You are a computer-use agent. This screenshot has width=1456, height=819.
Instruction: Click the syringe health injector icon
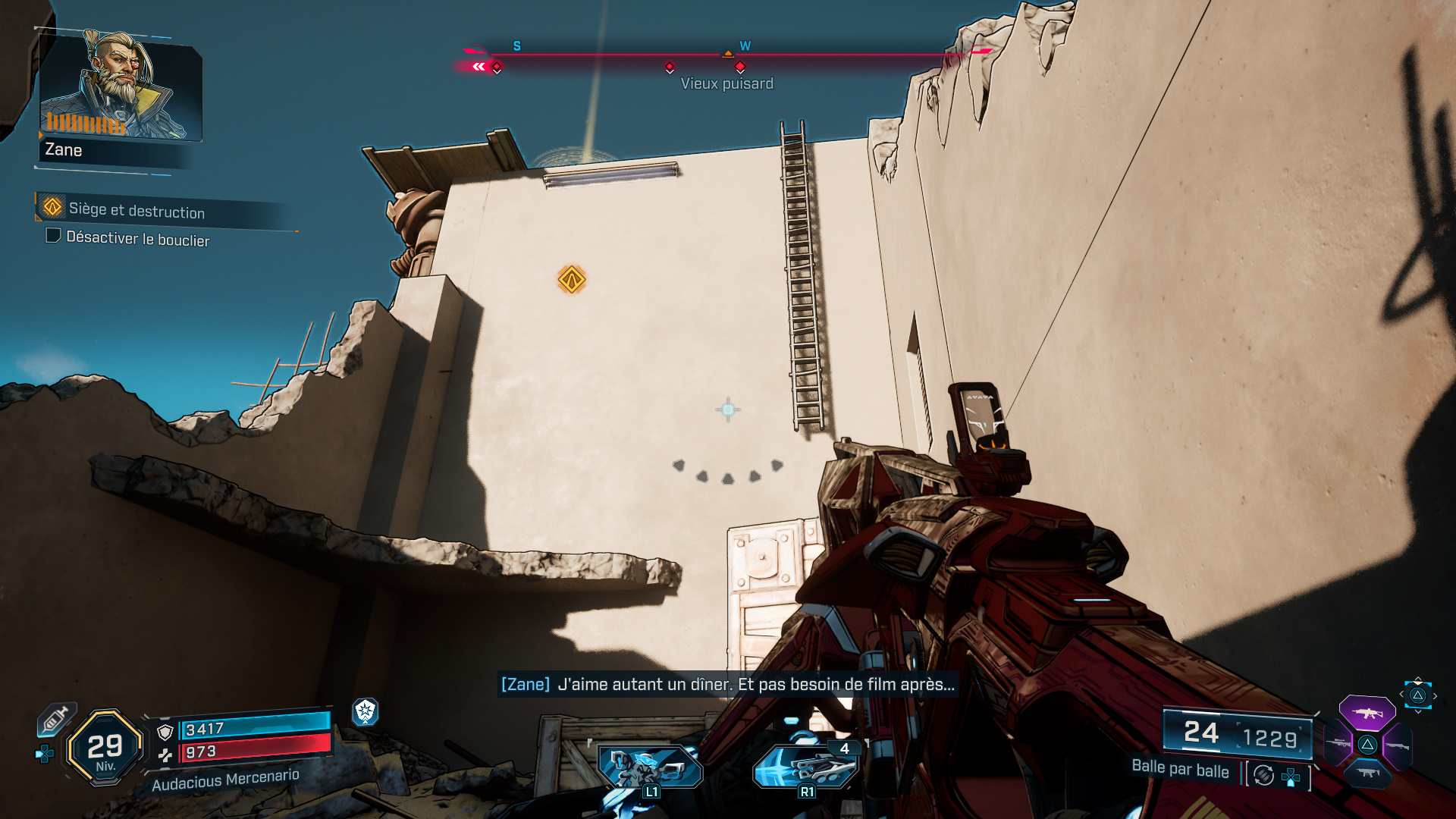pos(55,718)
